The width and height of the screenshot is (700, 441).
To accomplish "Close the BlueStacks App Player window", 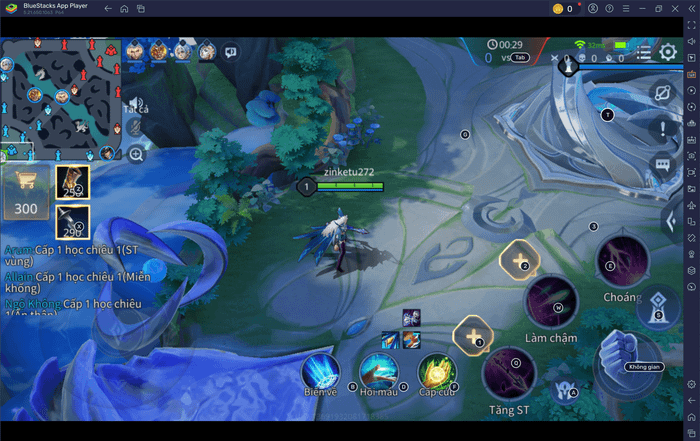I will click(688, 9).
